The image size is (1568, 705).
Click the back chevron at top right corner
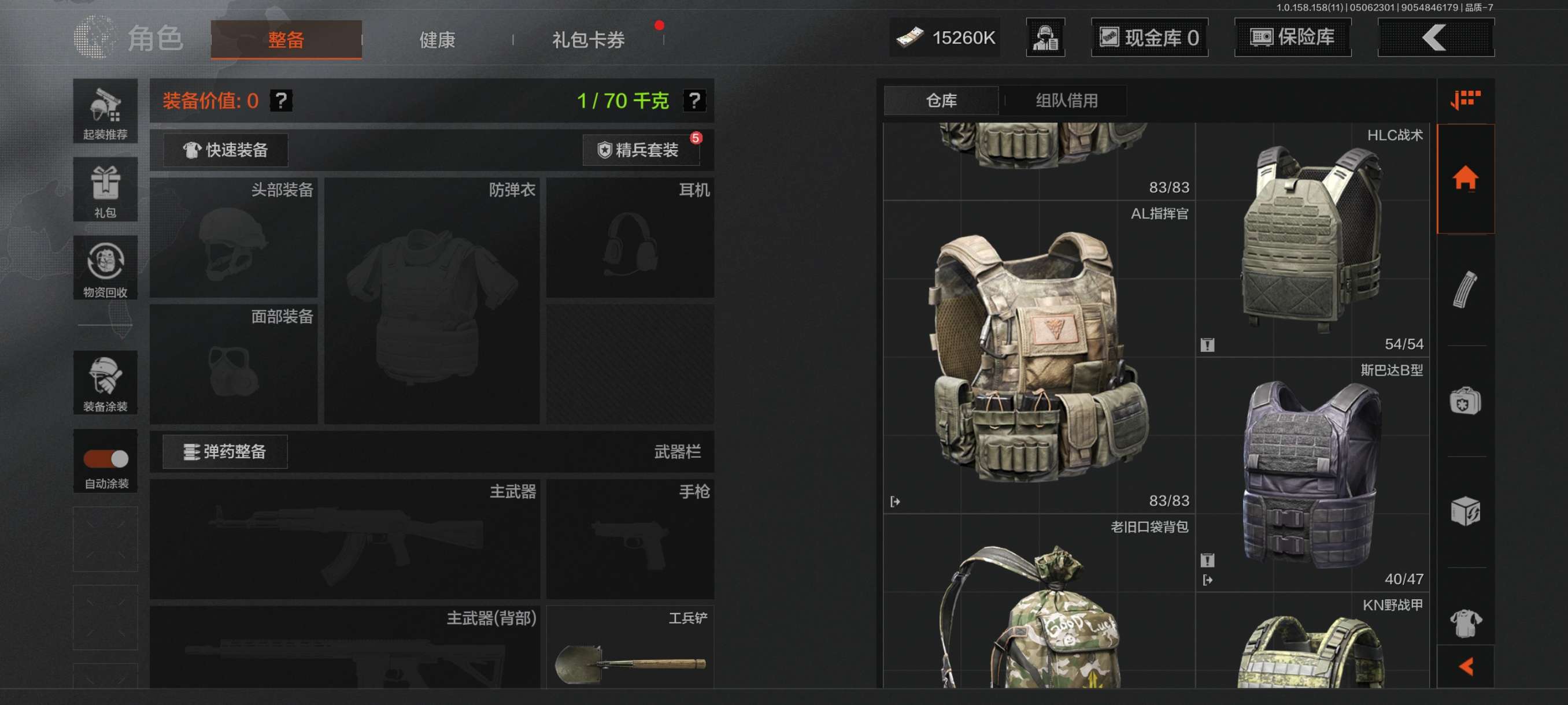(x=1435, y=38)
